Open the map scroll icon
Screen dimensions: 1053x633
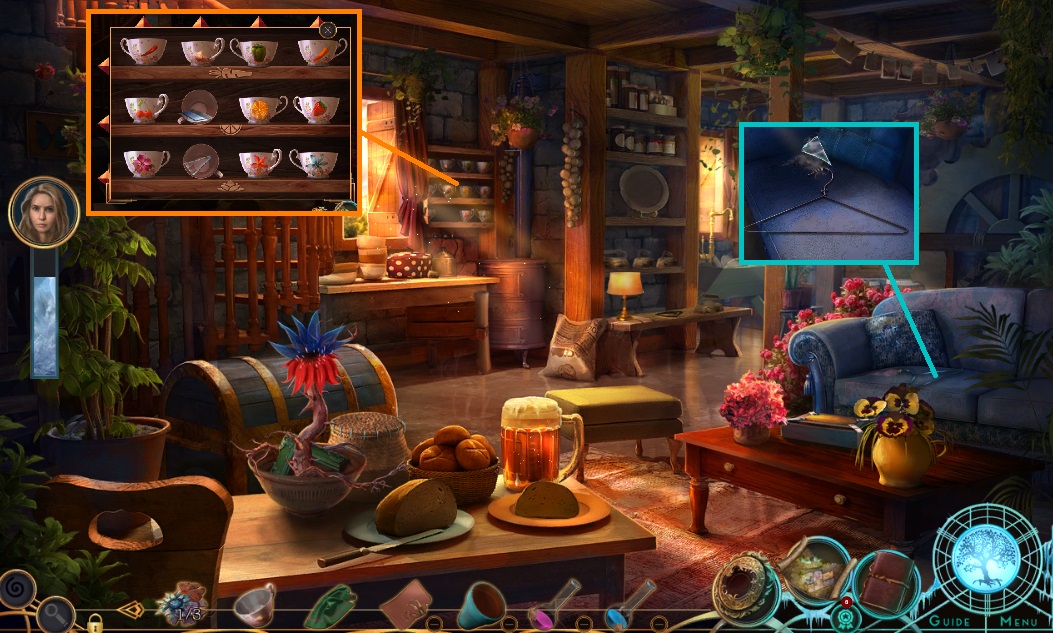point(817,572)
